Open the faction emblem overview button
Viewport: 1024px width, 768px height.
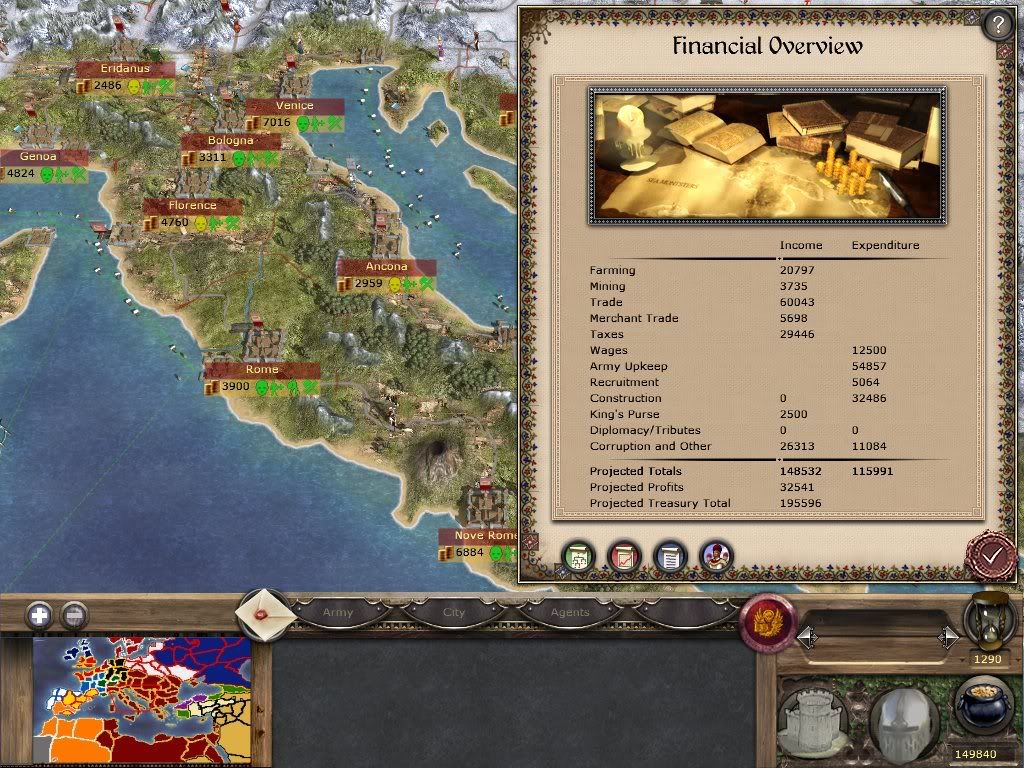767,620
